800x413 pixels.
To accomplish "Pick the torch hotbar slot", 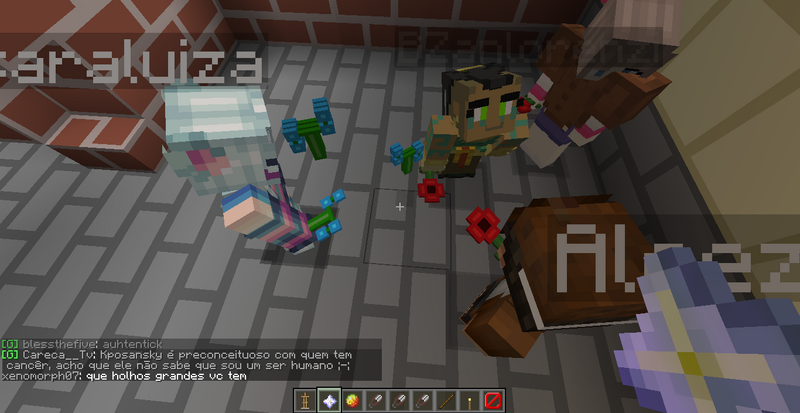I will coord(468,401).
